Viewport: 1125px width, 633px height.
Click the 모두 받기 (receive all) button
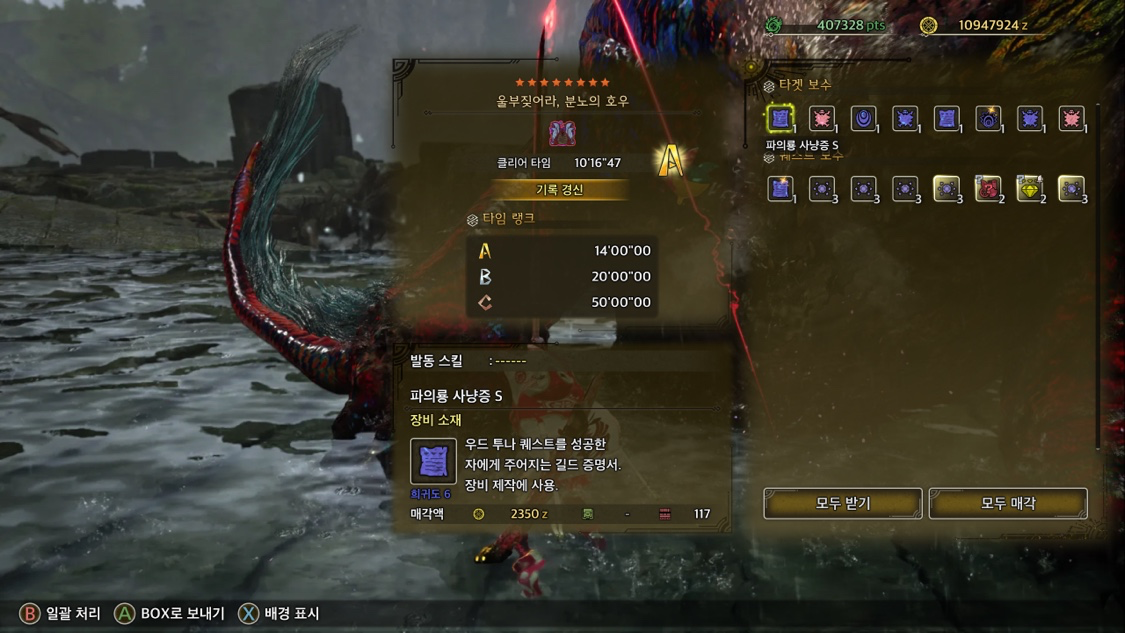tap(842, 503)
